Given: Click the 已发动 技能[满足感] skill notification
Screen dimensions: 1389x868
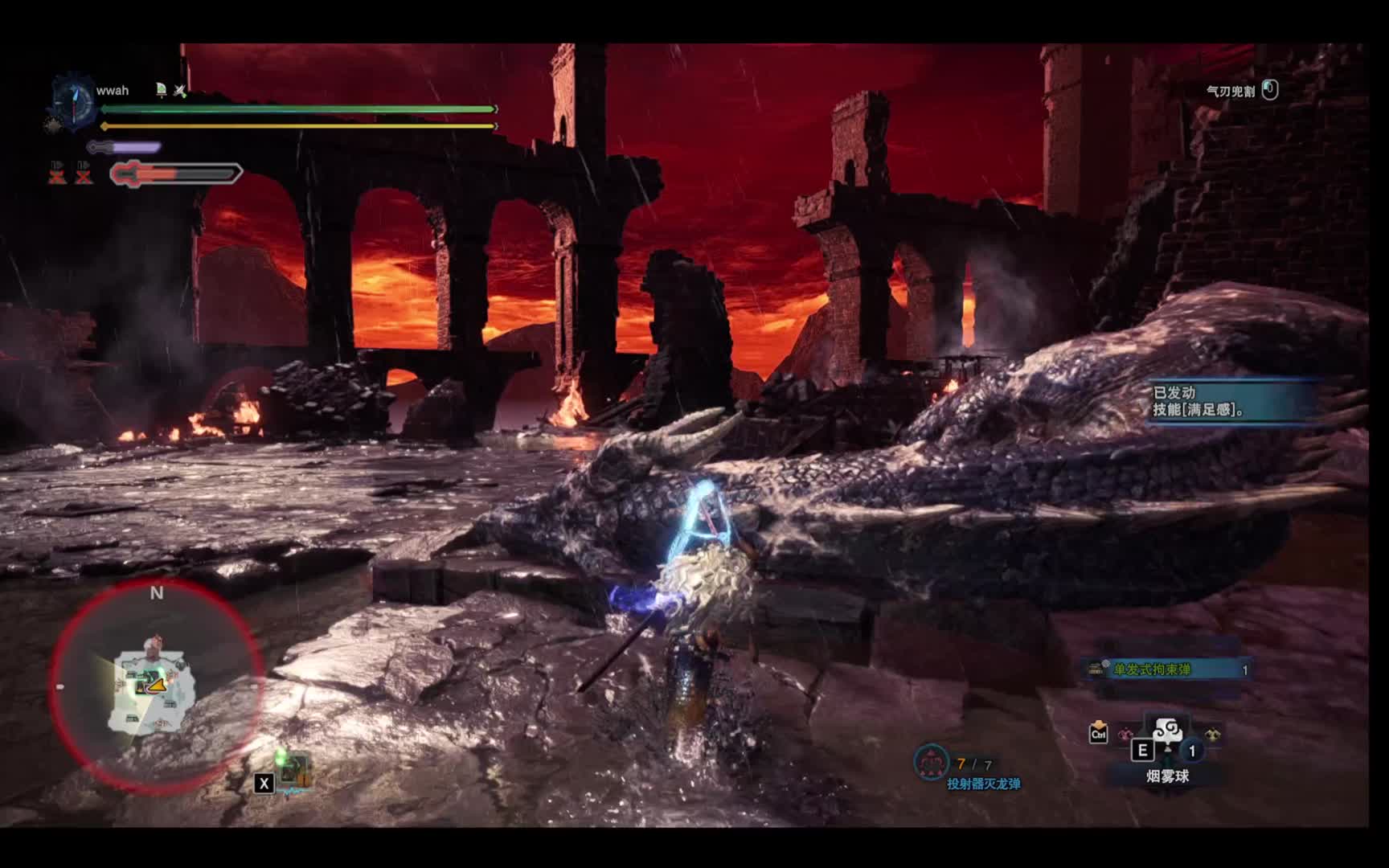Looking at the screenshot, I should click(1230, 401).
